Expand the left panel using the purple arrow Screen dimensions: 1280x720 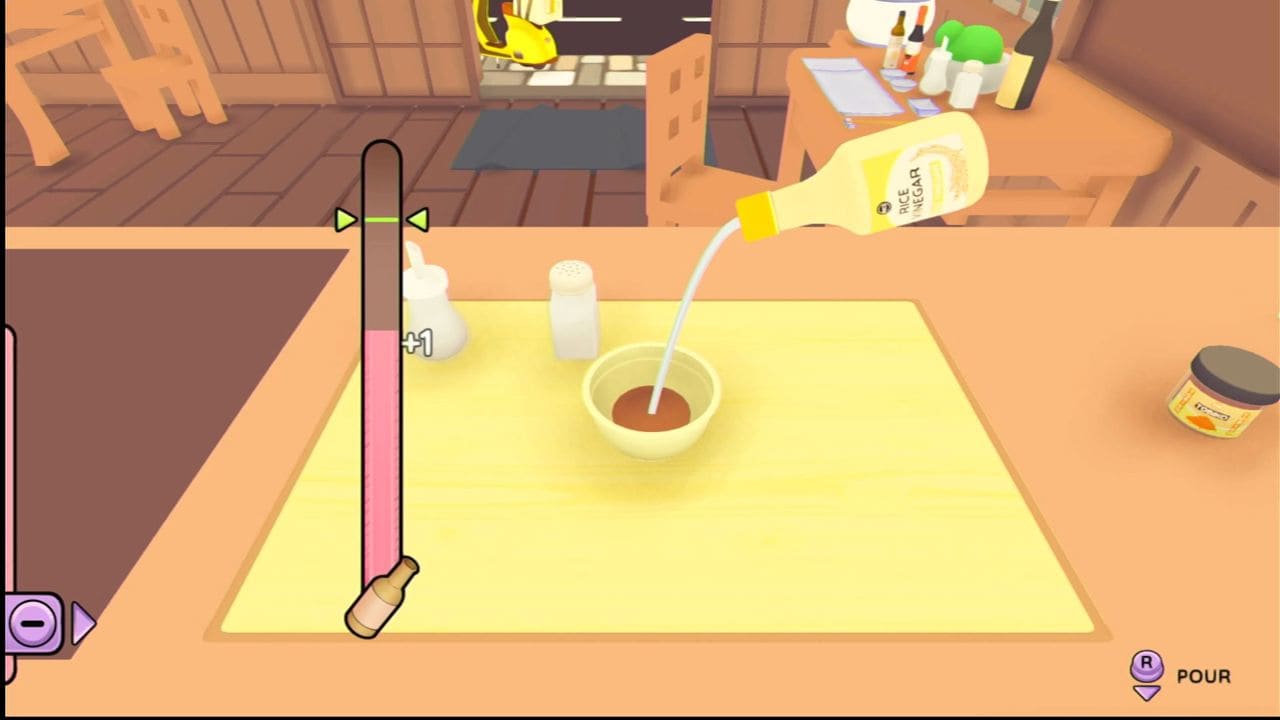click(x=81, y=622)
